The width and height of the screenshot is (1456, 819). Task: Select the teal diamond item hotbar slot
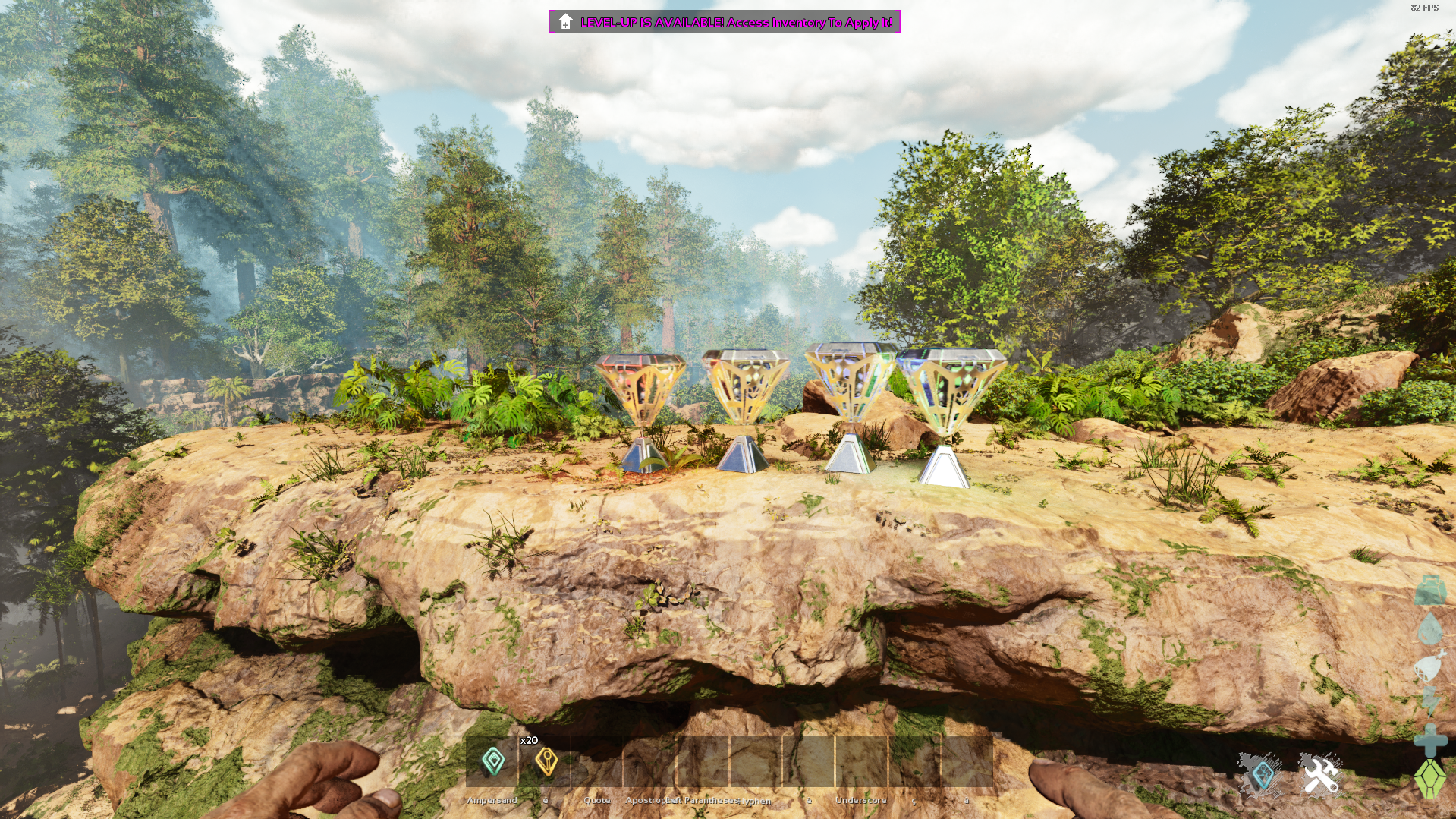493,761
